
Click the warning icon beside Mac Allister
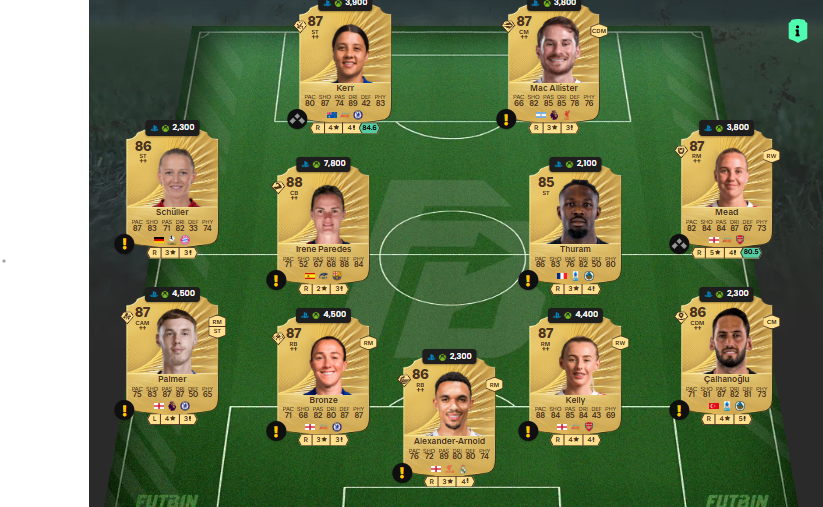[x=506, y=119]
